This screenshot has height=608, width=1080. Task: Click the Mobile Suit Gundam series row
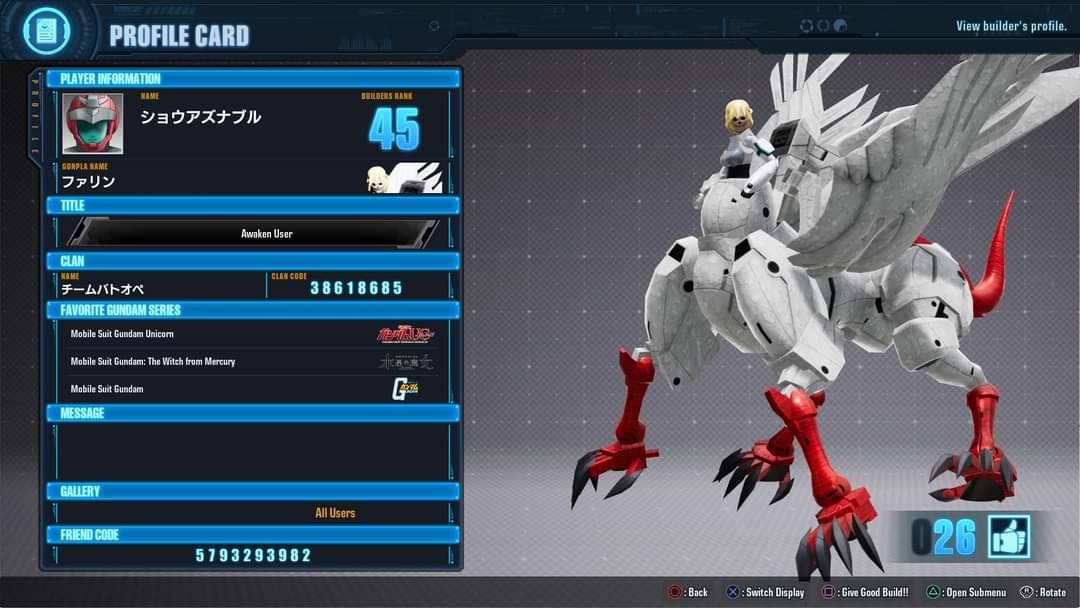253,389
